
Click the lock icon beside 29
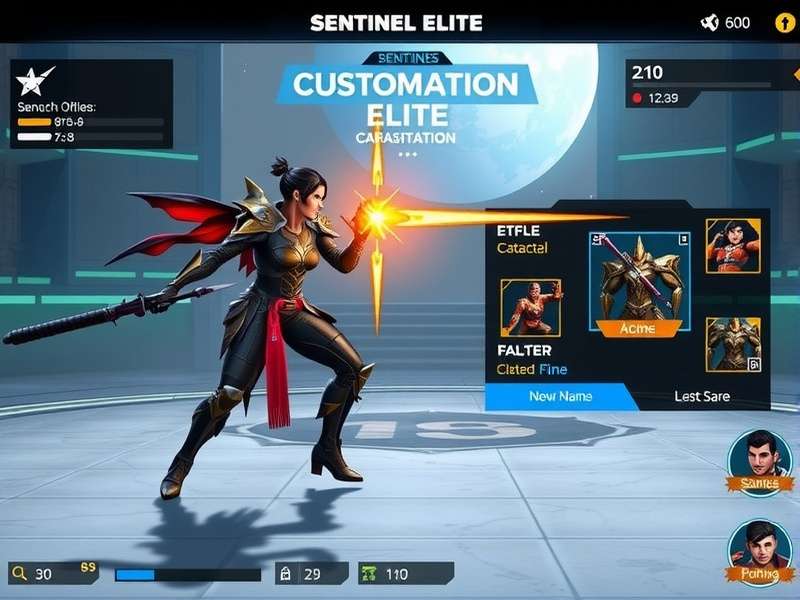pyautogui.click(x=285, y=574)
